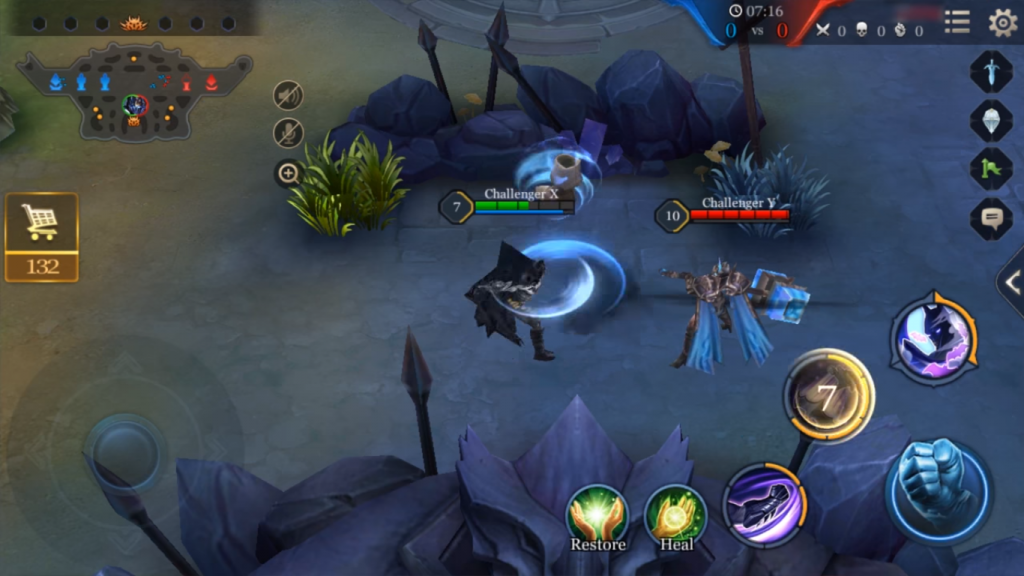
Task: Click the minimap
Action: [x=133, y=92]
